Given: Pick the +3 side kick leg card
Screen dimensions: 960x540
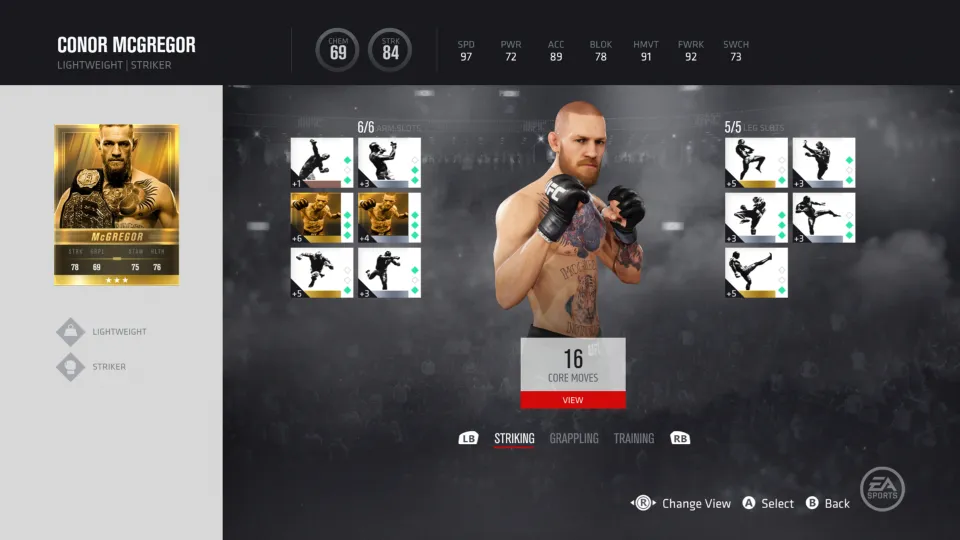Looking at the screenshot, I should (x=824, y=218).
